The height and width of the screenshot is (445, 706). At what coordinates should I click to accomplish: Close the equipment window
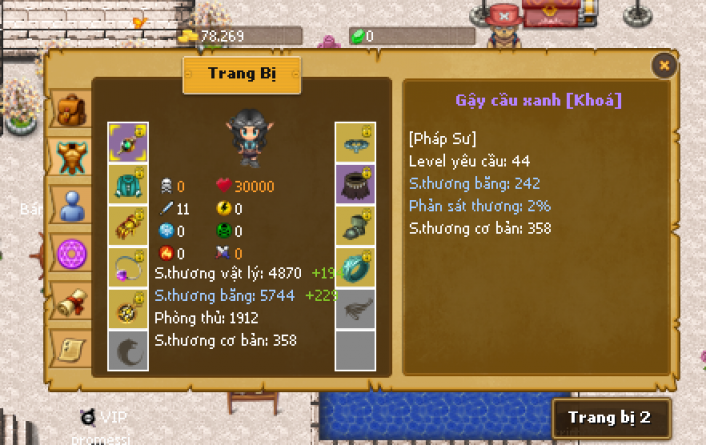[x=664, y=66]
